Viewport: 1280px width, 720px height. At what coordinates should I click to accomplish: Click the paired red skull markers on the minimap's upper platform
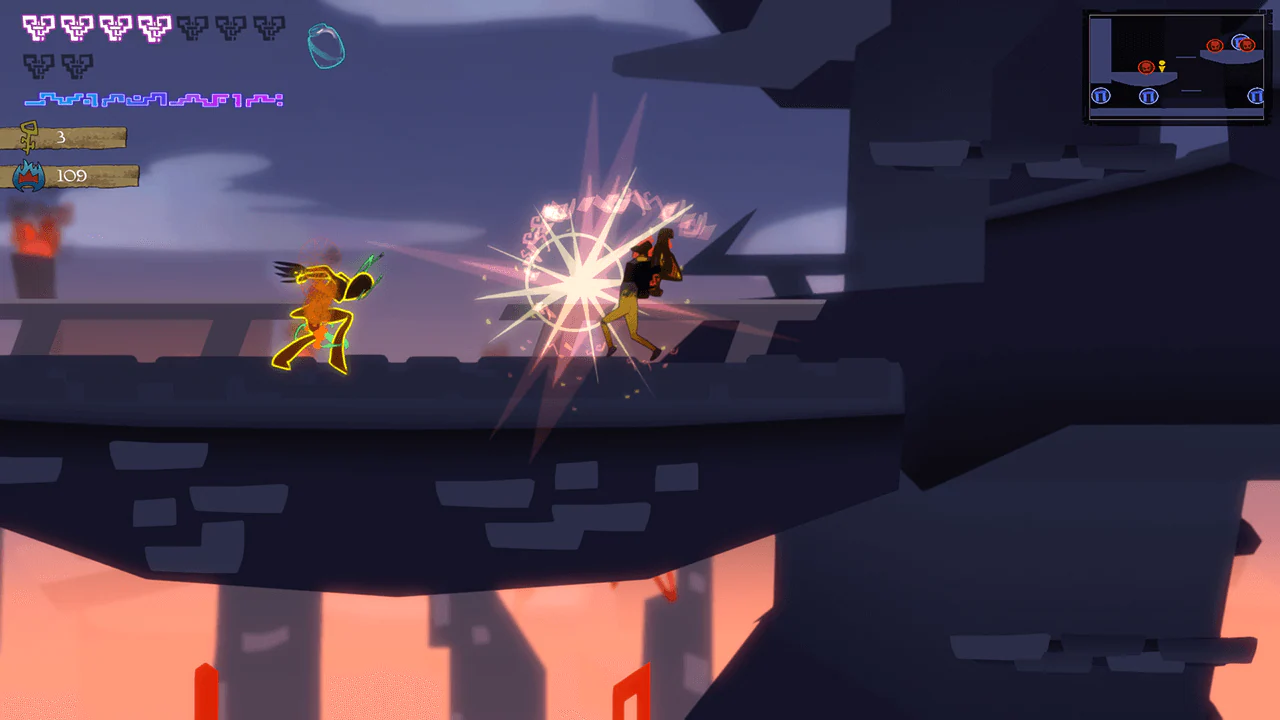[x=1233, y=45]
